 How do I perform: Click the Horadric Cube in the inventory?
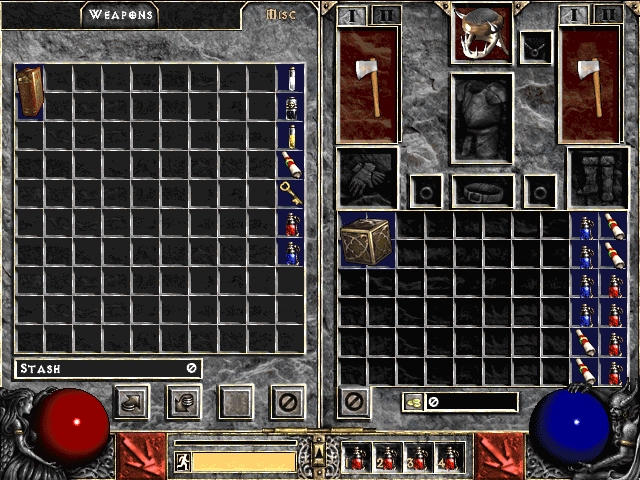pos(367,241)
